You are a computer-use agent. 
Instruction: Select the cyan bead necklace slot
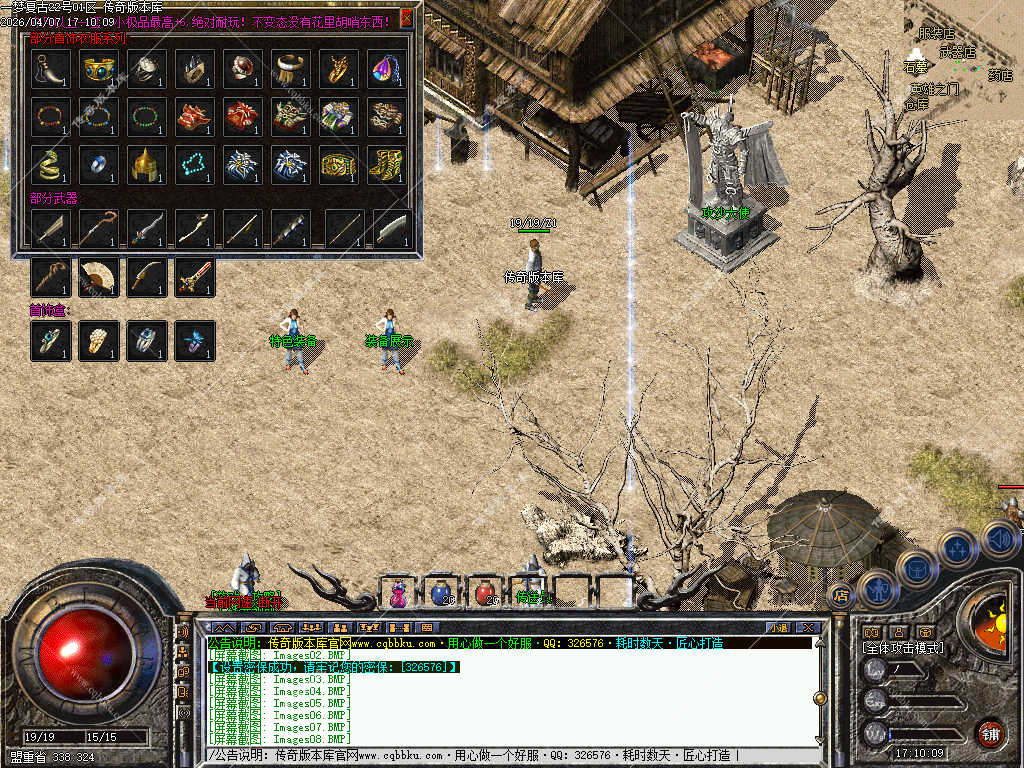[195, 164]
